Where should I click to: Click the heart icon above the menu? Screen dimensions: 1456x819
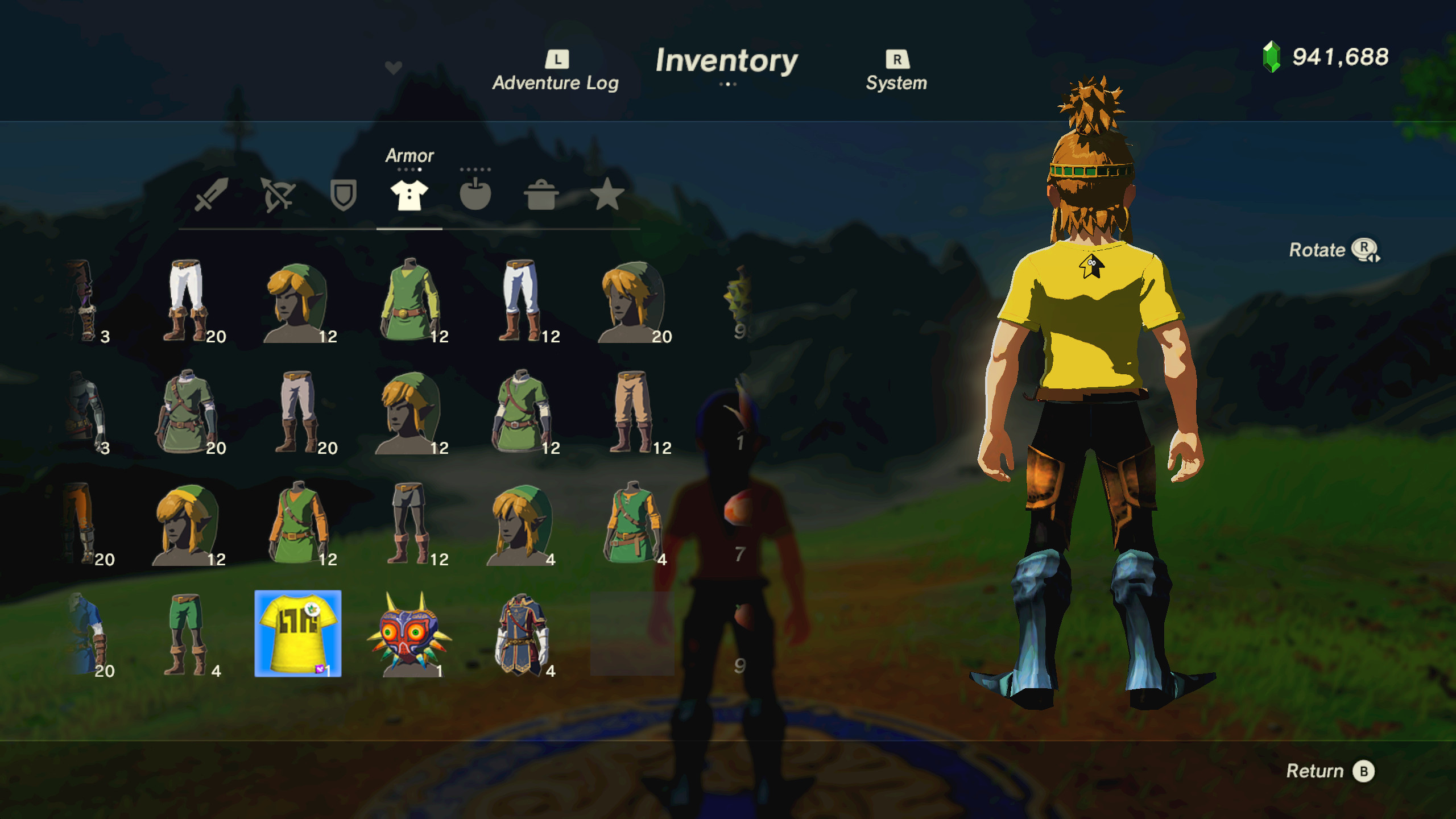pos(392,67)
